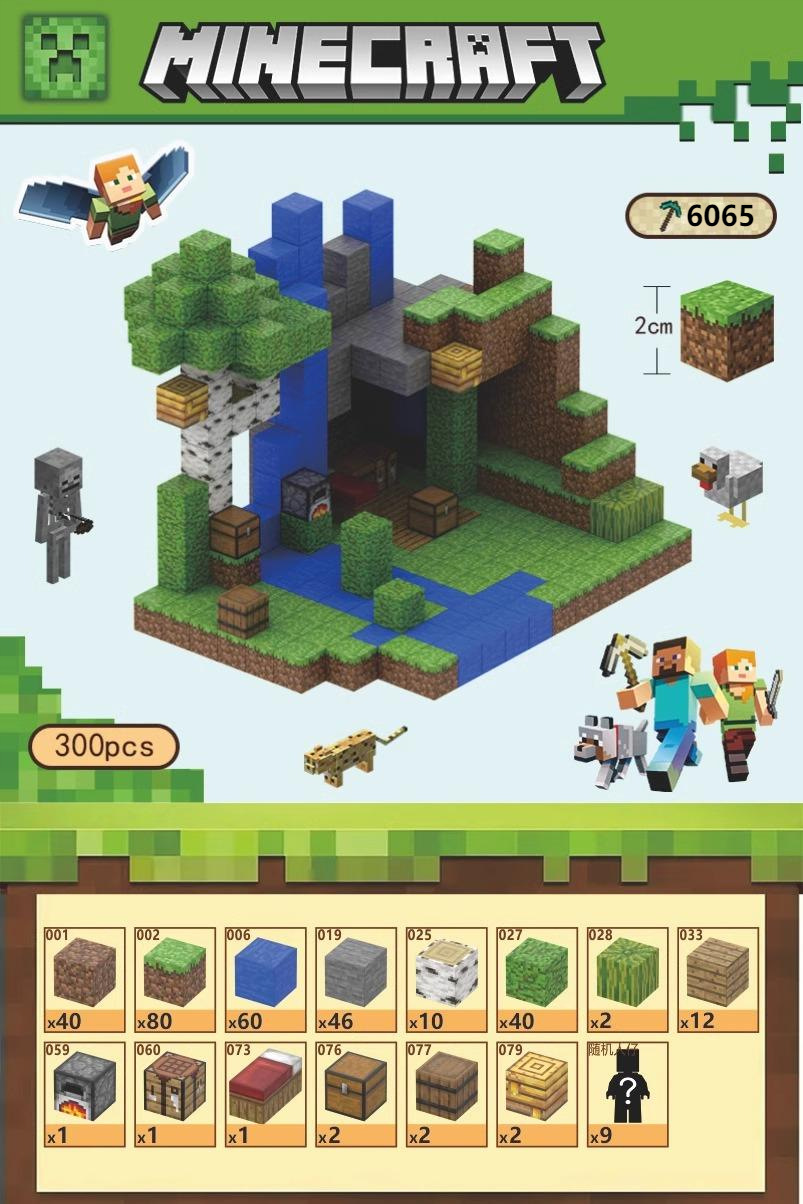Click the mystery figure question mark slot
Viewport: 803px width, 1204px height.
click(x=628, y=1094)
